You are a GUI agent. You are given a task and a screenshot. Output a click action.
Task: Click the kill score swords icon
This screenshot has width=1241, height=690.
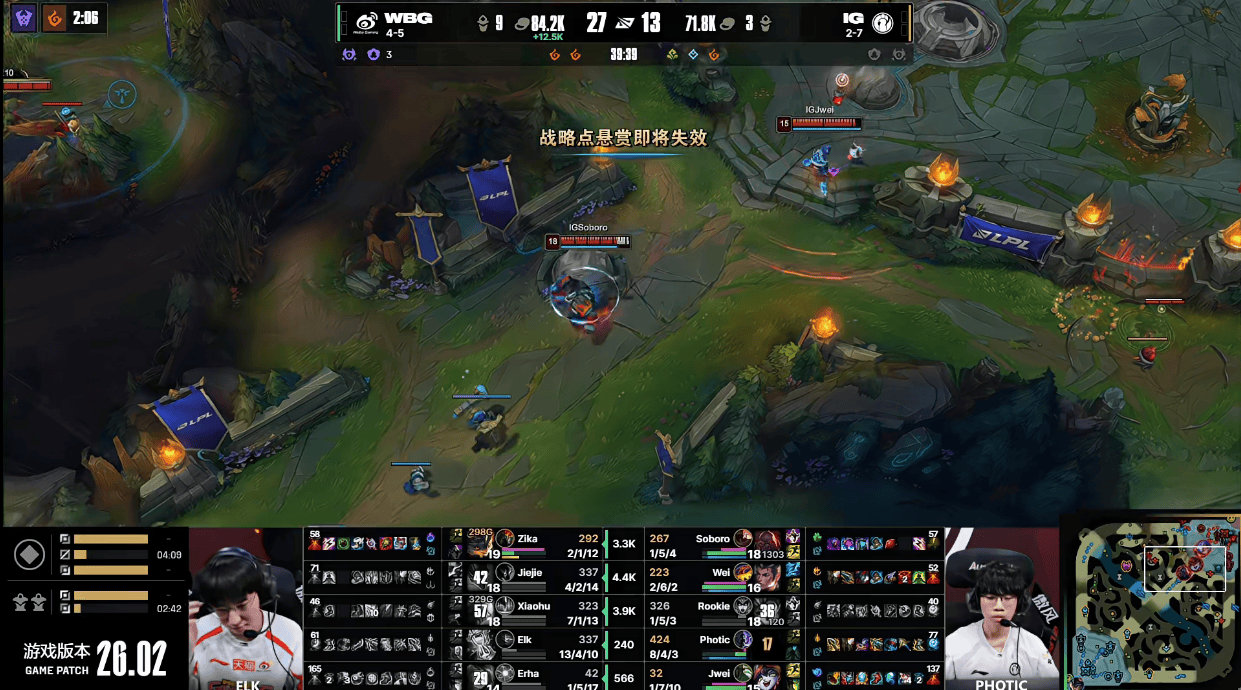[624, 23]
